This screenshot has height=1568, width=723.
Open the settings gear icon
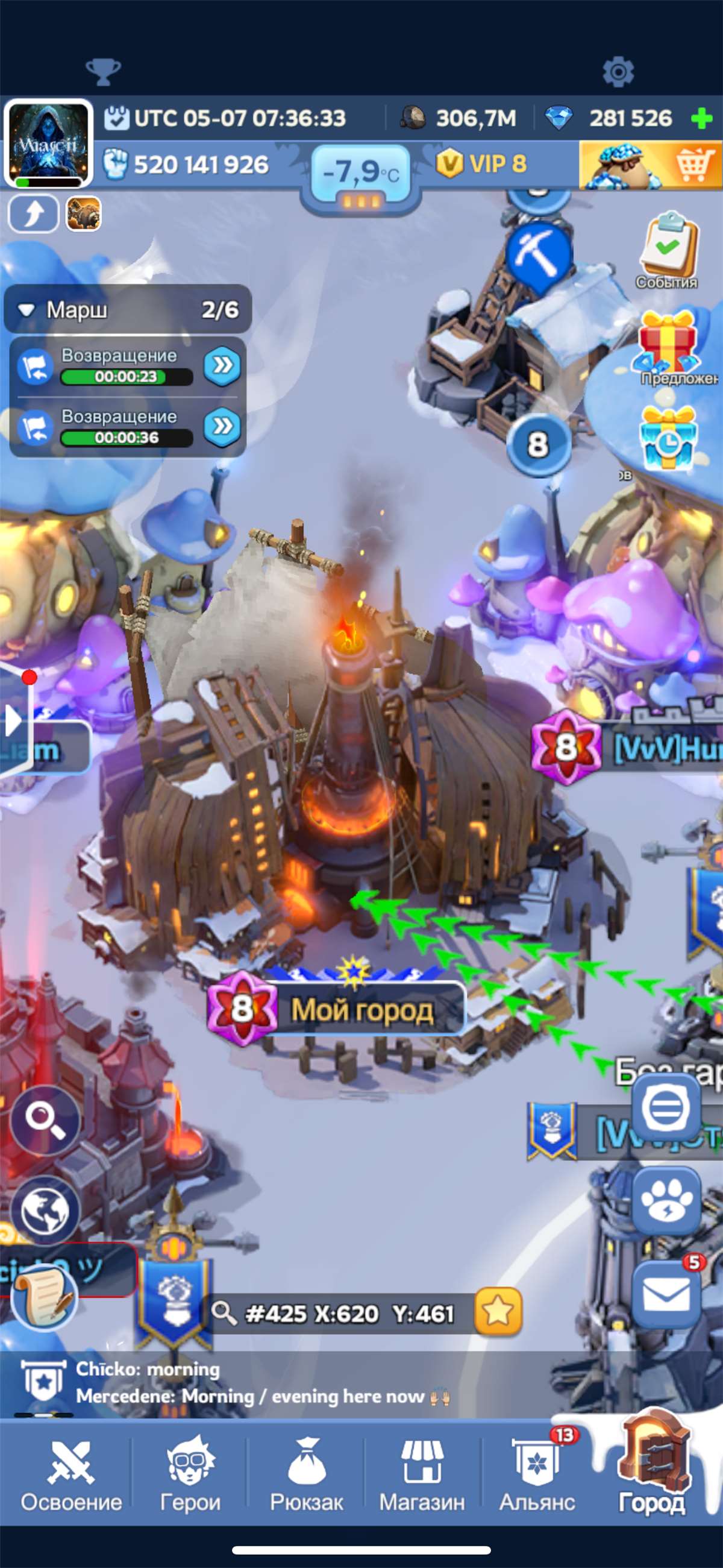tap(618, 72)
